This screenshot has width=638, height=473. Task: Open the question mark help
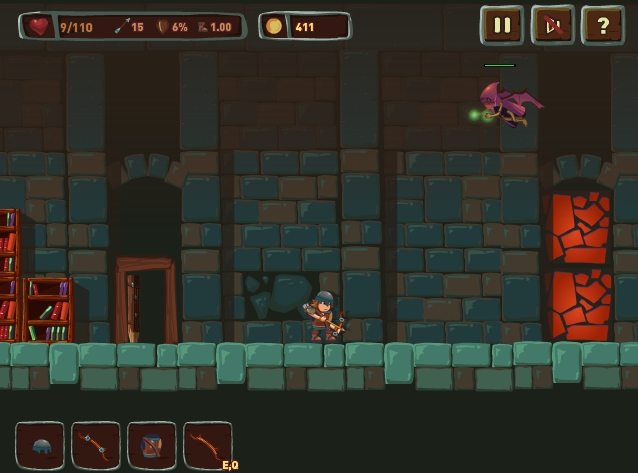point(603,26)
